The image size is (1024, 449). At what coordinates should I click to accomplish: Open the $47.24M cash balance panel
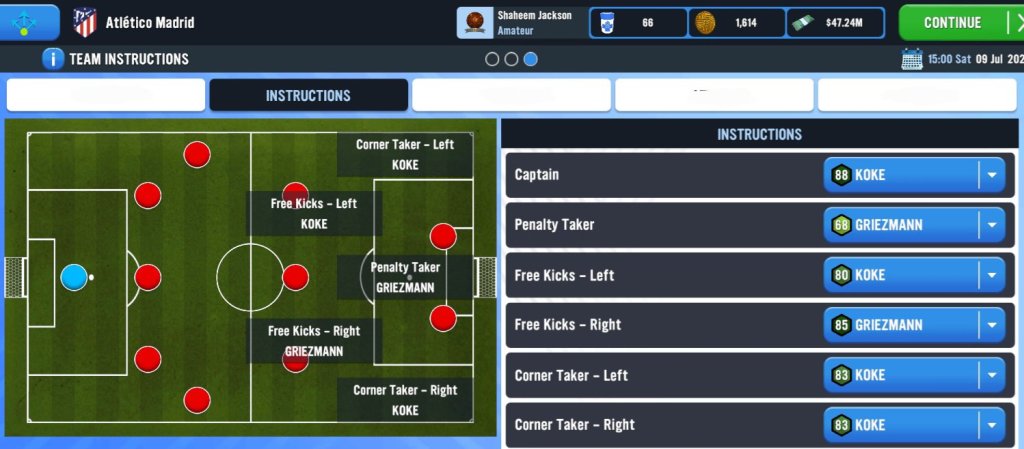(x=836, y=22)
